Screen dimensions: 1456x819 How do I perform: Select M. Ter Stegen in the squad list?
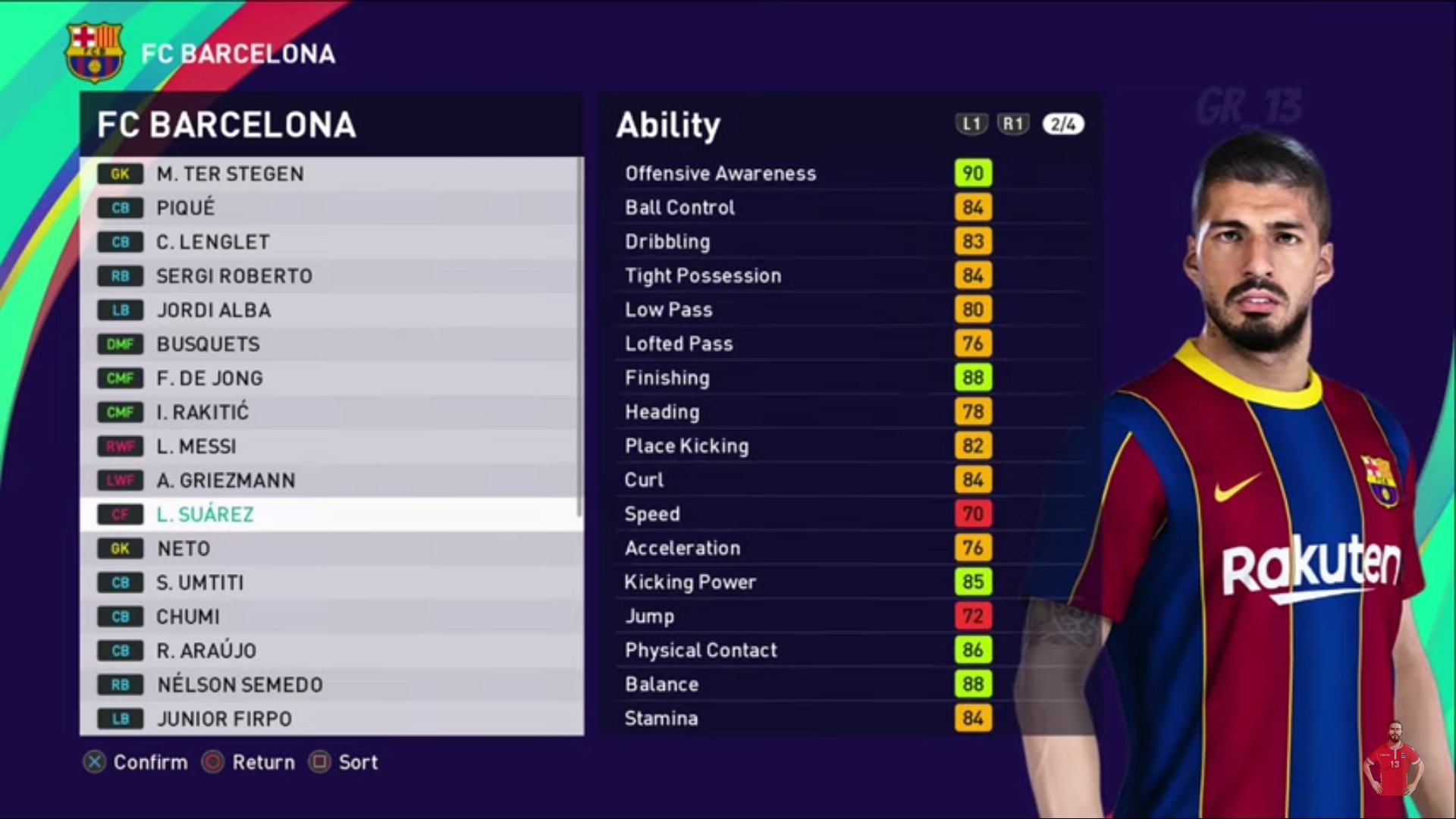(x=331, y=174)
